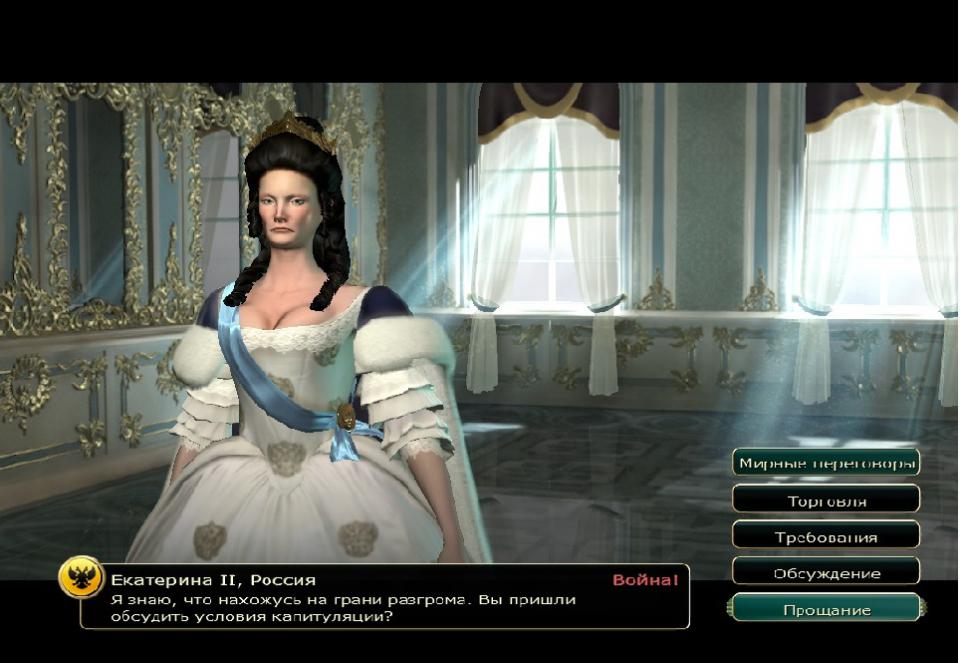Viewport: 960px width, 663px height.
Task: Choose the Торговля trade option
Action: click(826, 500)
